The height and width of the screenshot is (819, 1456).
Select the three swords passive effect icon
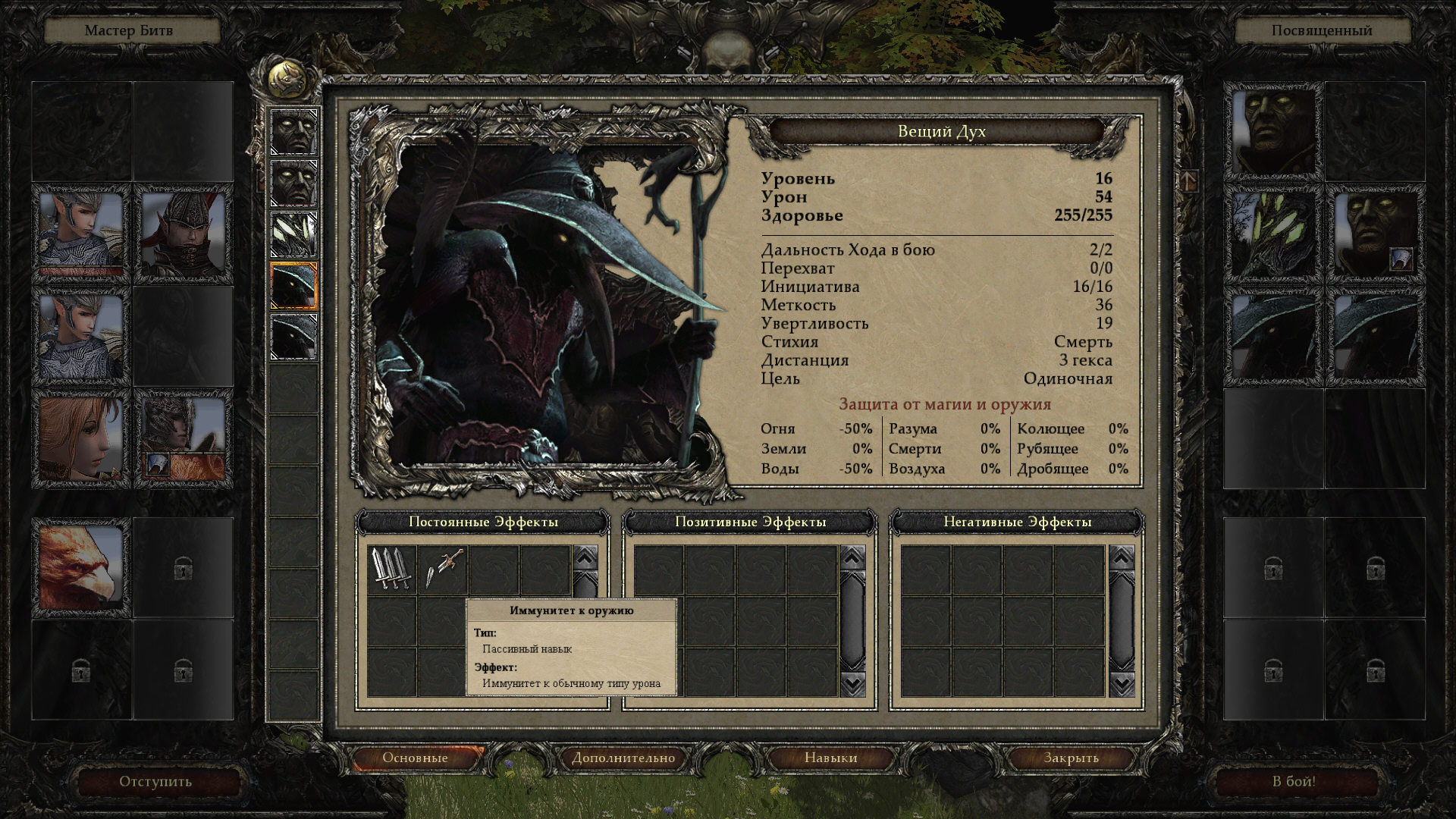click(392, 569)
